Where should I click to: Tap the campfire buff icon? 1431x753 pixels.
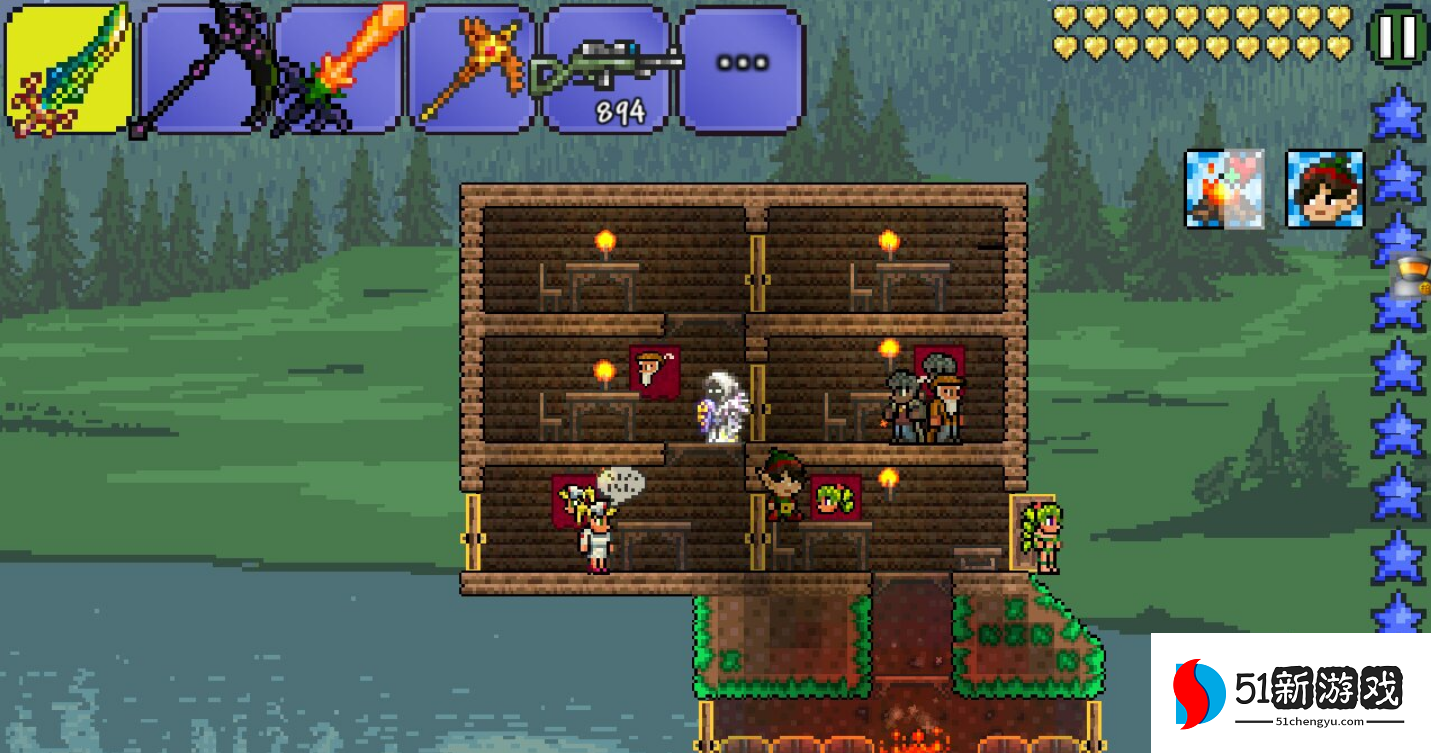[1224, 189]
